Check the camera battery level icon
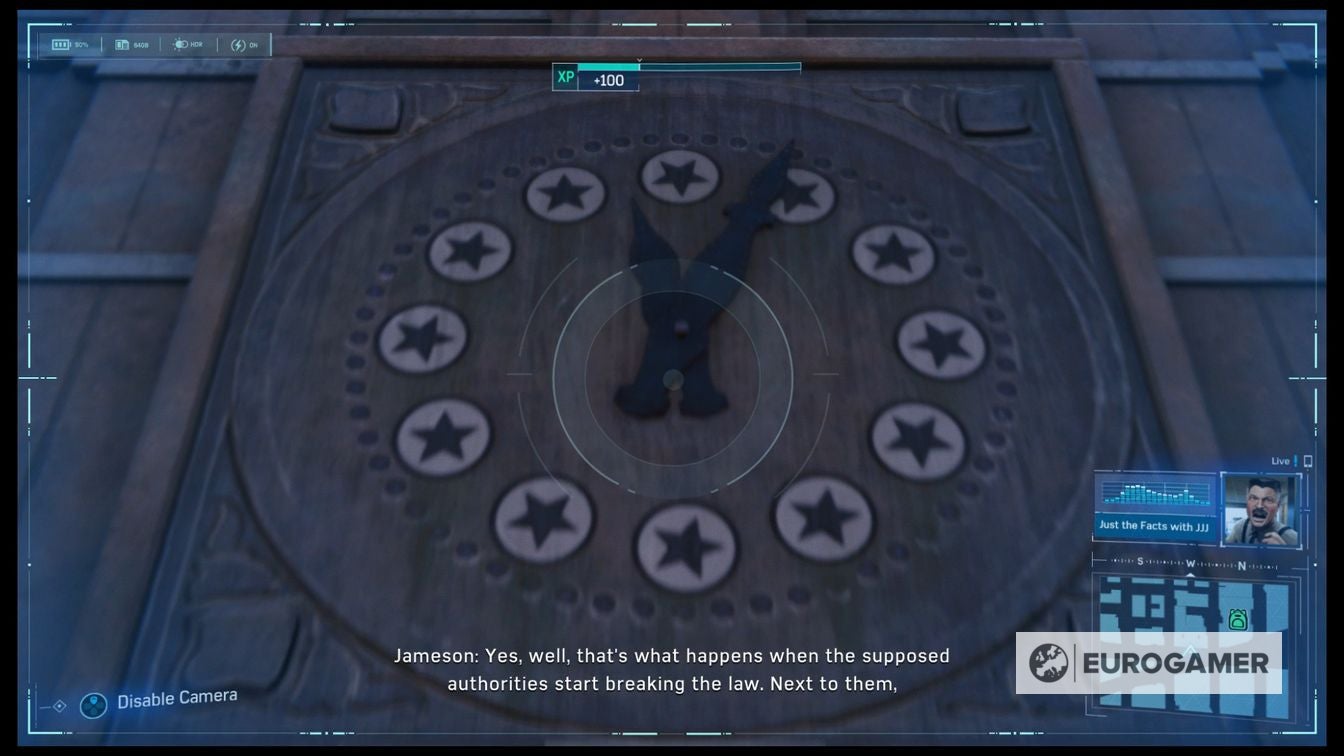The width and height of the screenshot is (1344, 756). (x=61, y=43)
